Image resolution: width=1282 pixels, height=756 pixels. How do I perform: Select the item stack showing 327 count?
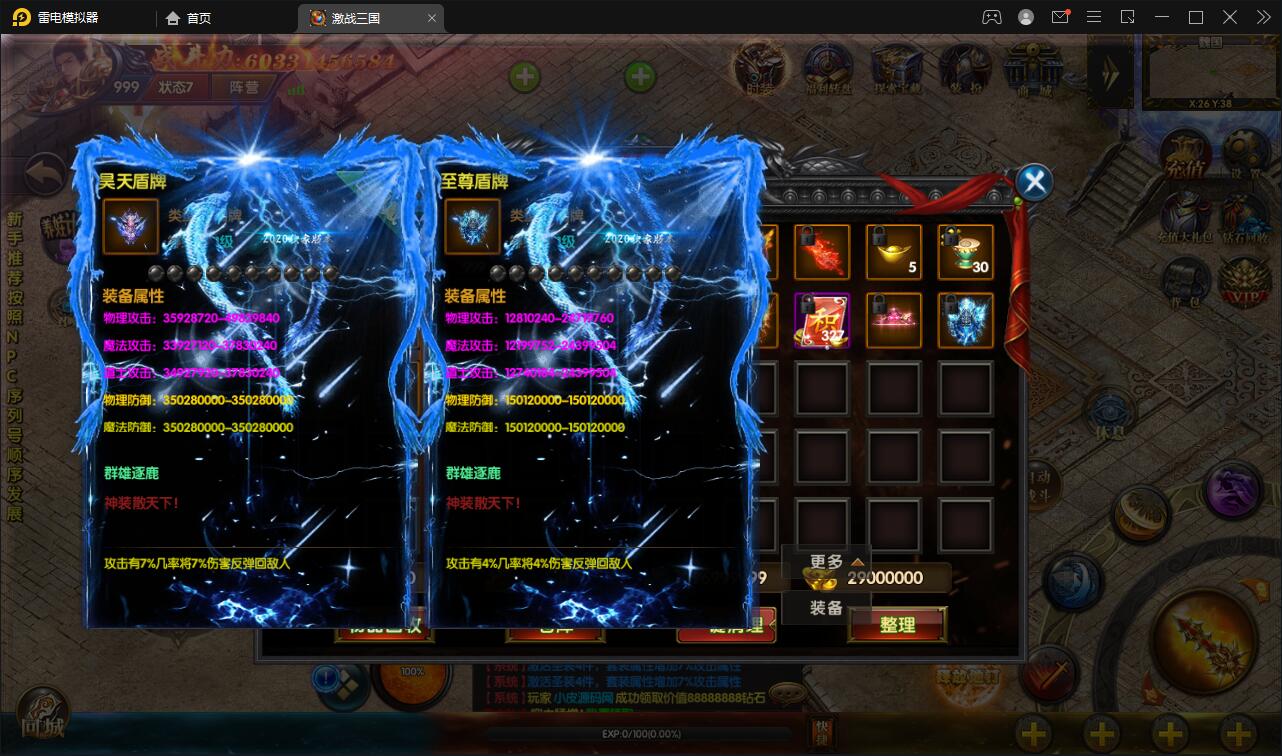(x=821, y=319)
